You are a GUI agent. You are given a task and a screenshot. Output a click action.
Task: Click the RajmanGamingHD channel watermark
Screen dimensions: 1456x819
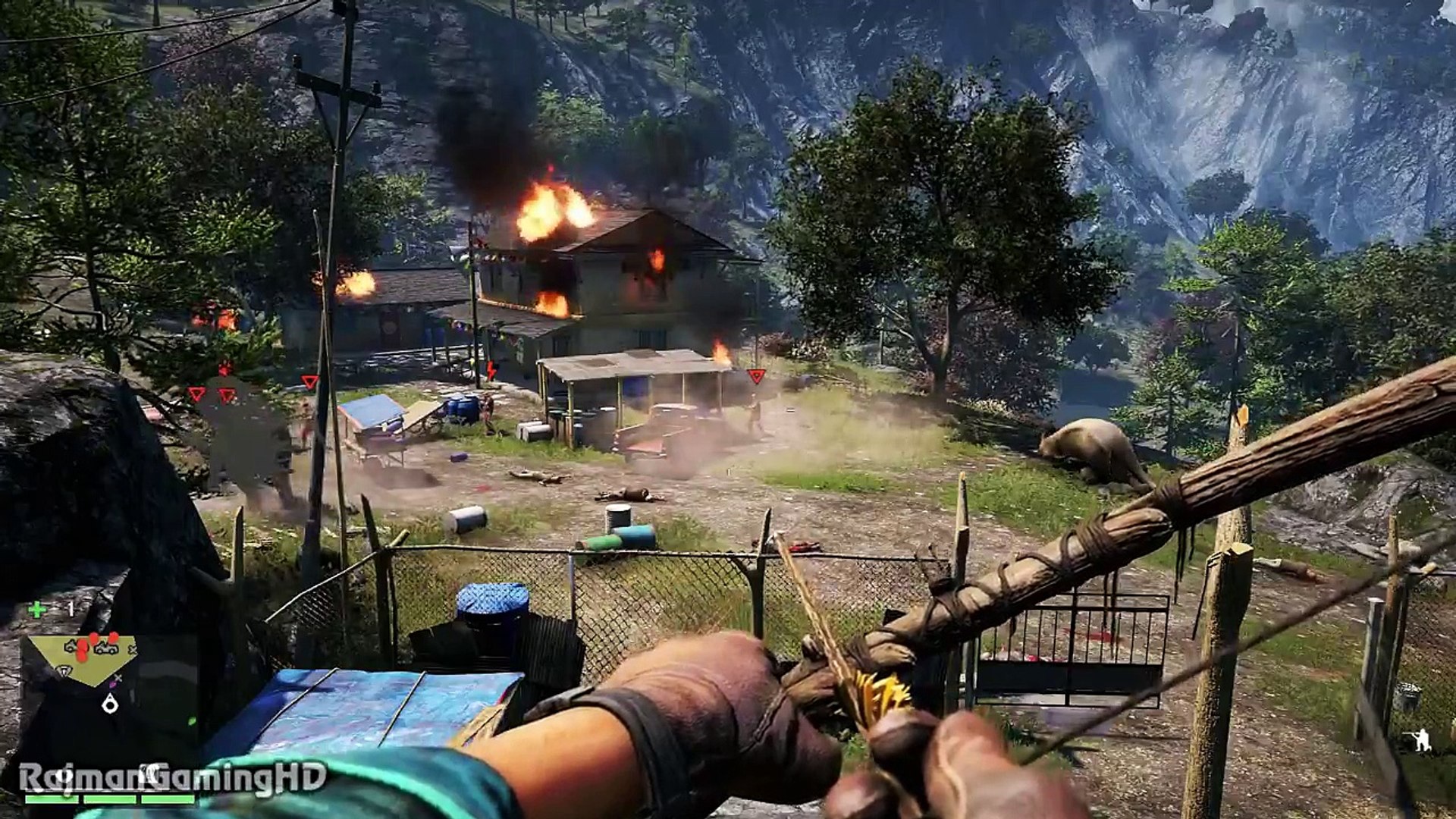click(173, 777)
